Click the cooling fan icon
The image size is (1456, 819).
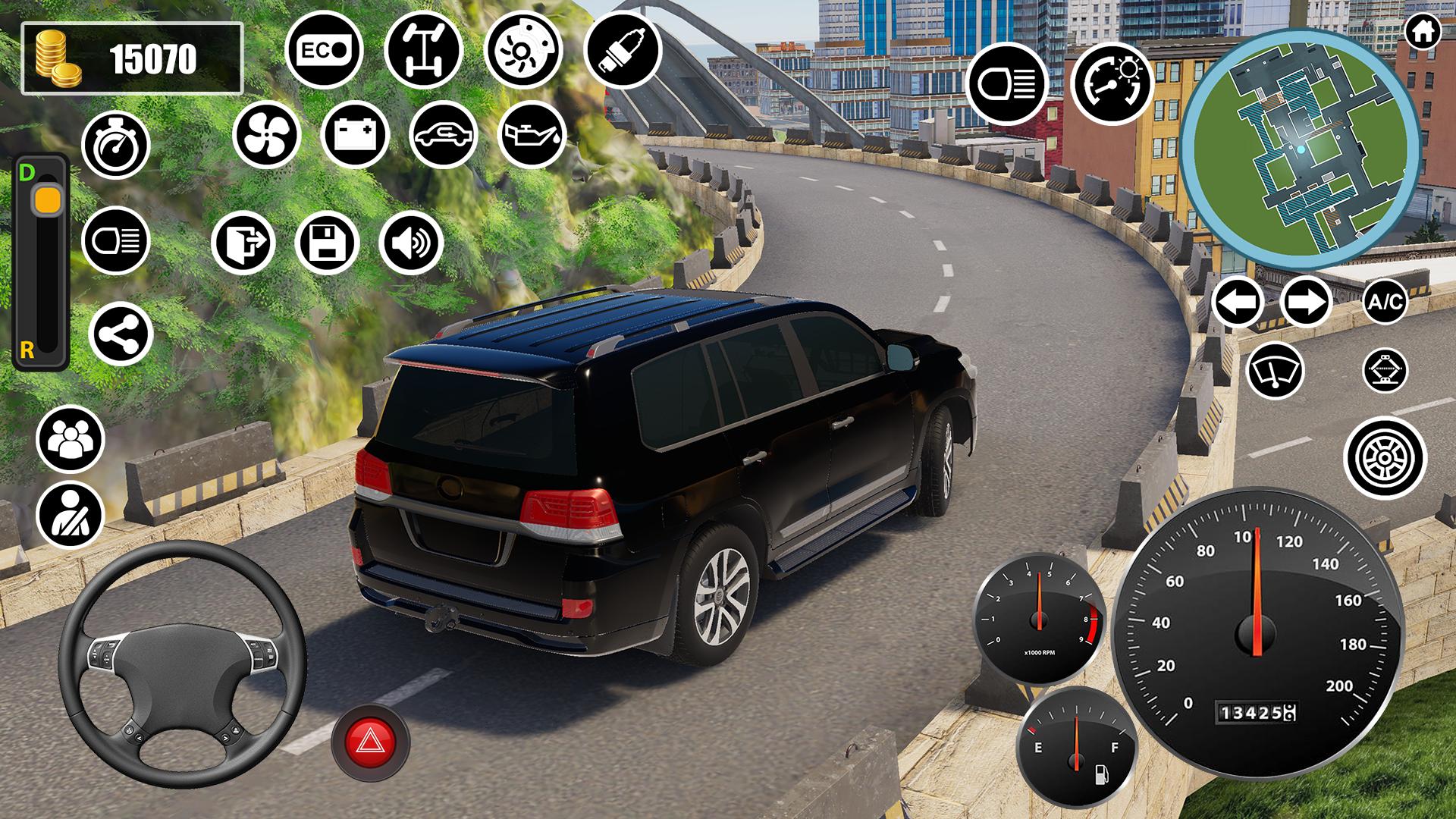tap(266, 135)
